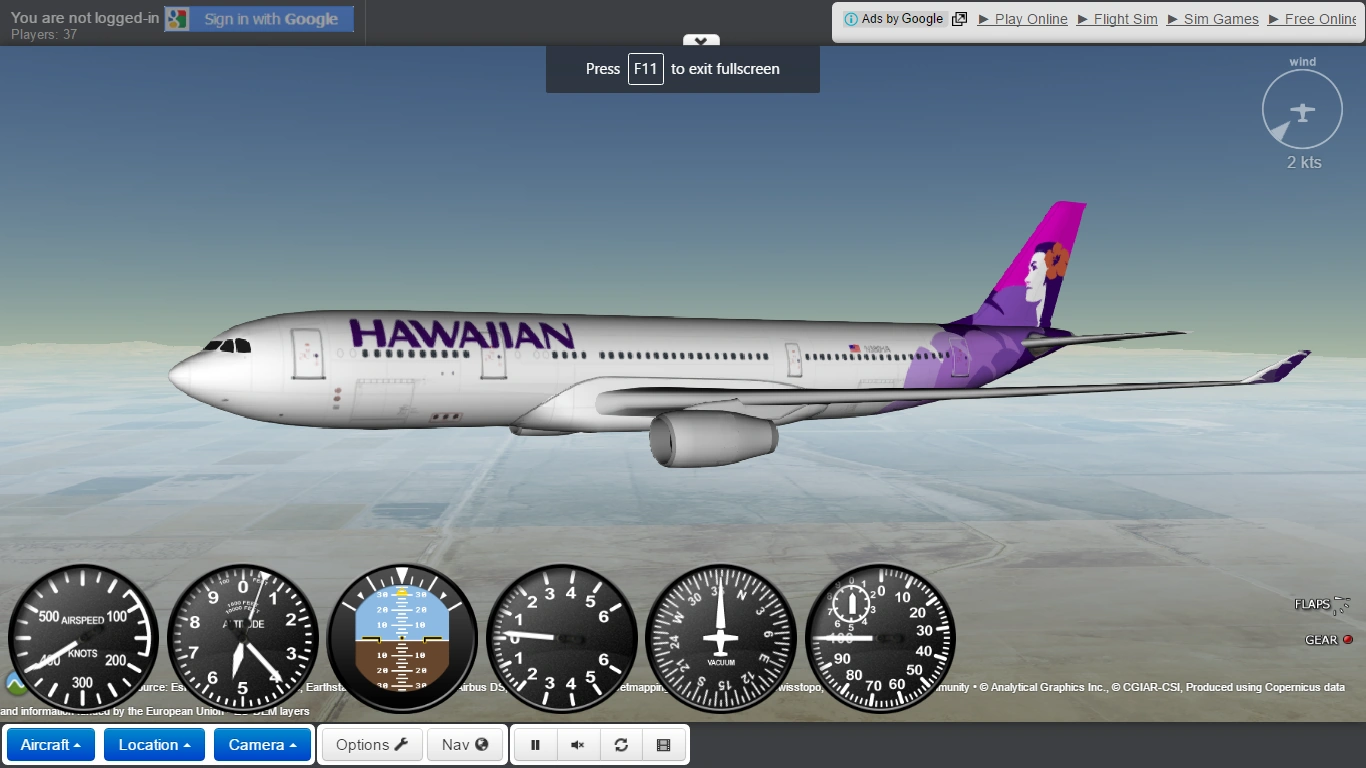
Task: Expand the Aircraft dropdown
Action: point(50,744)
